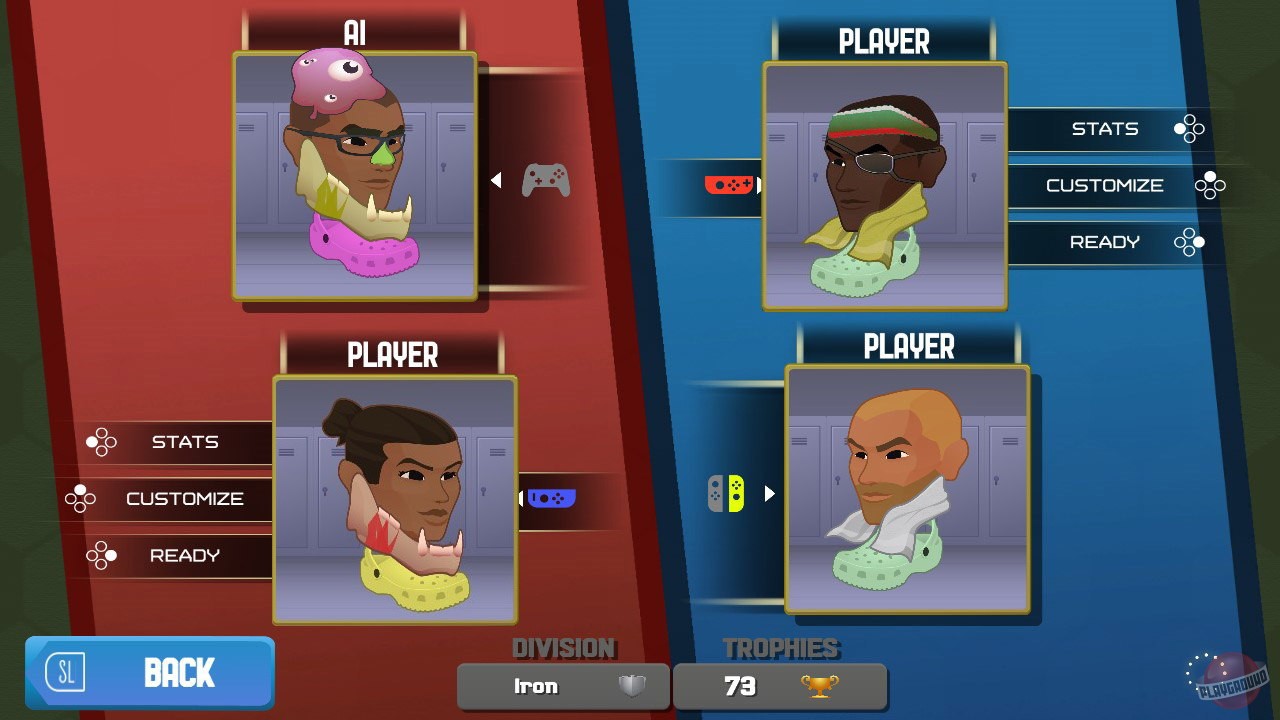Click the right arrow beside the yellow Joy-Con
The height and width of the screenshot is (720, 1280).
coord(767,493)
